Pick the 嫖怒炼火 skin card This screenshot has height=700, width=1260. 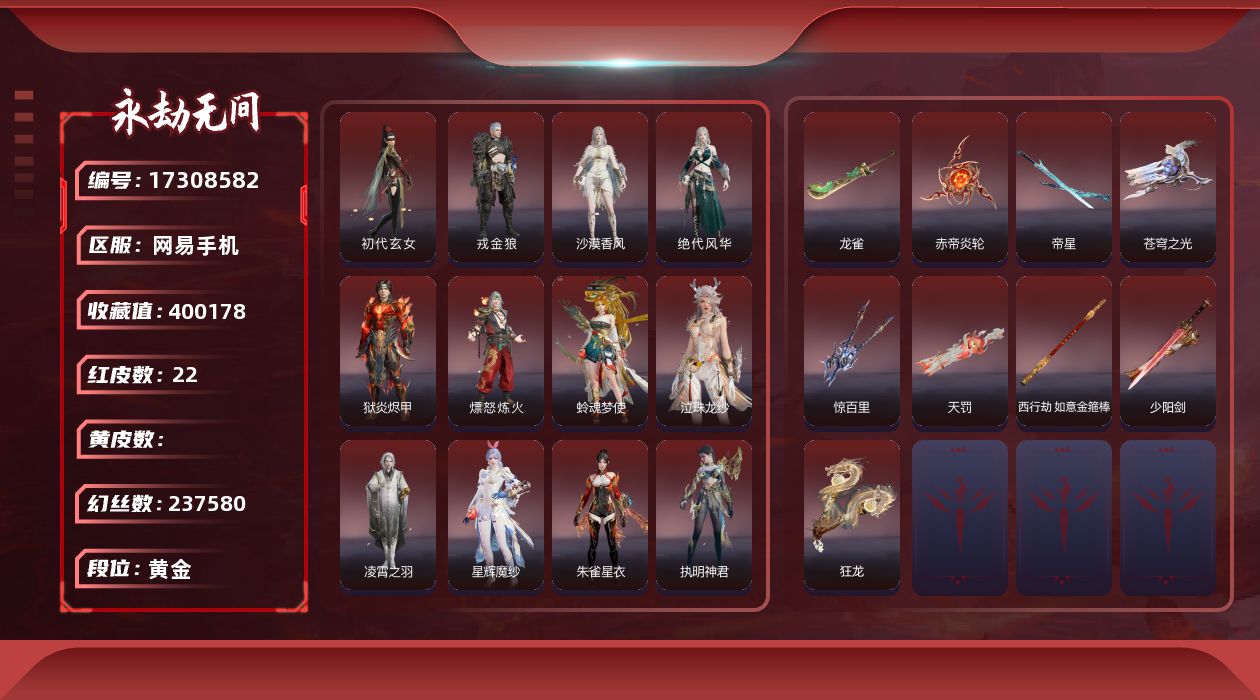(x=496, y=351)
